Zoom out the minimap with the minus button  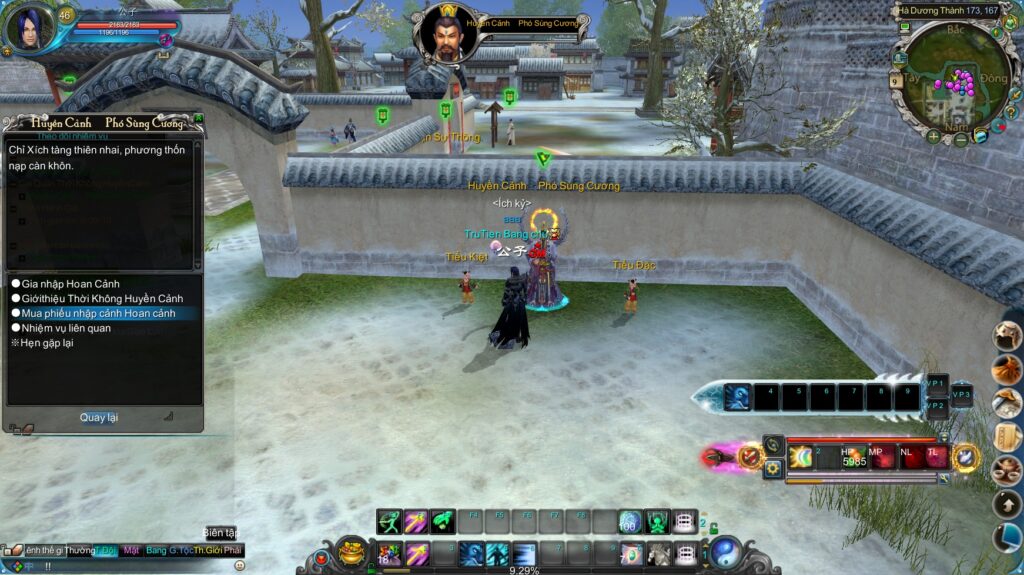pos(960,140)
